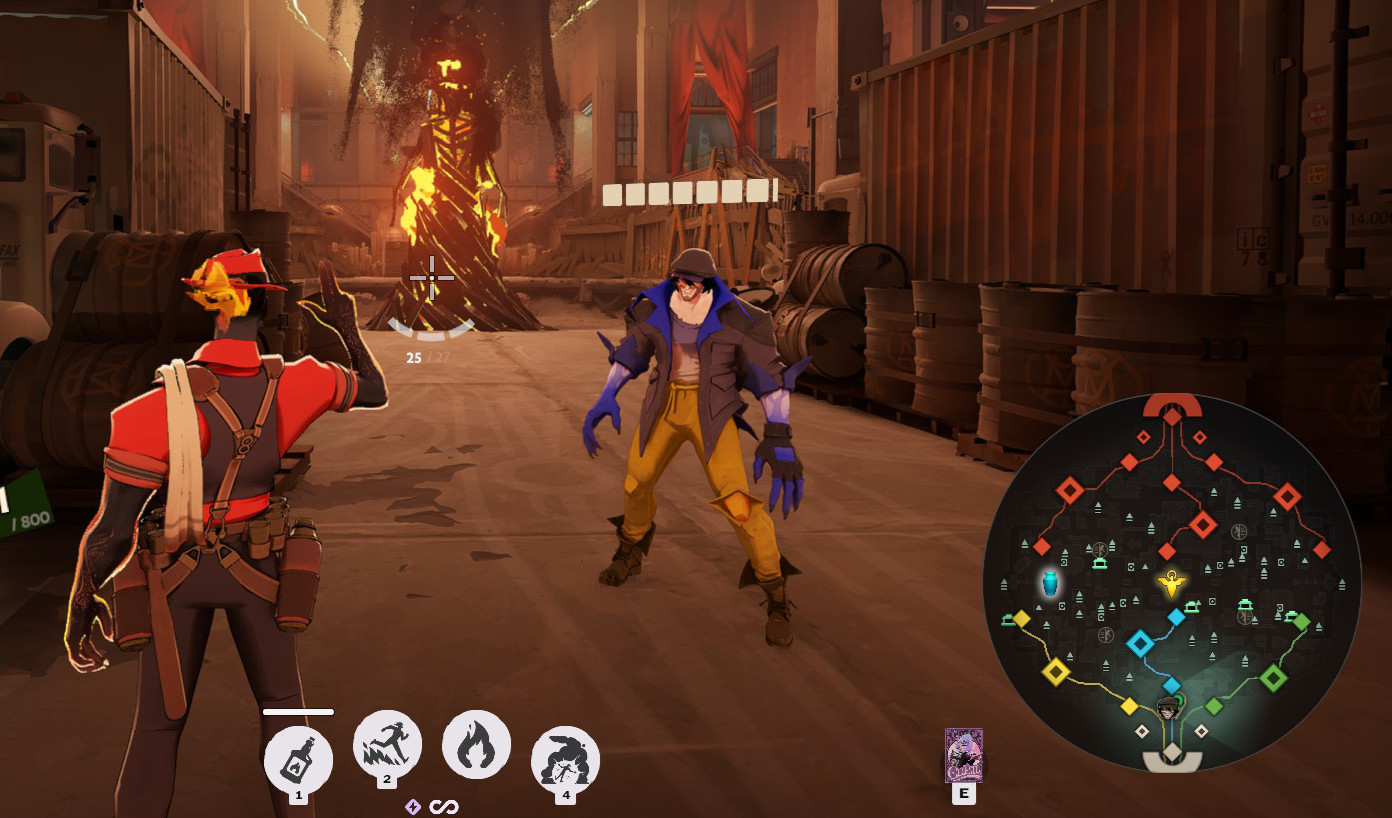Ping the large yellow lane diamond marker
The height and width of the screenshot is (818, 1392).
1055,671
